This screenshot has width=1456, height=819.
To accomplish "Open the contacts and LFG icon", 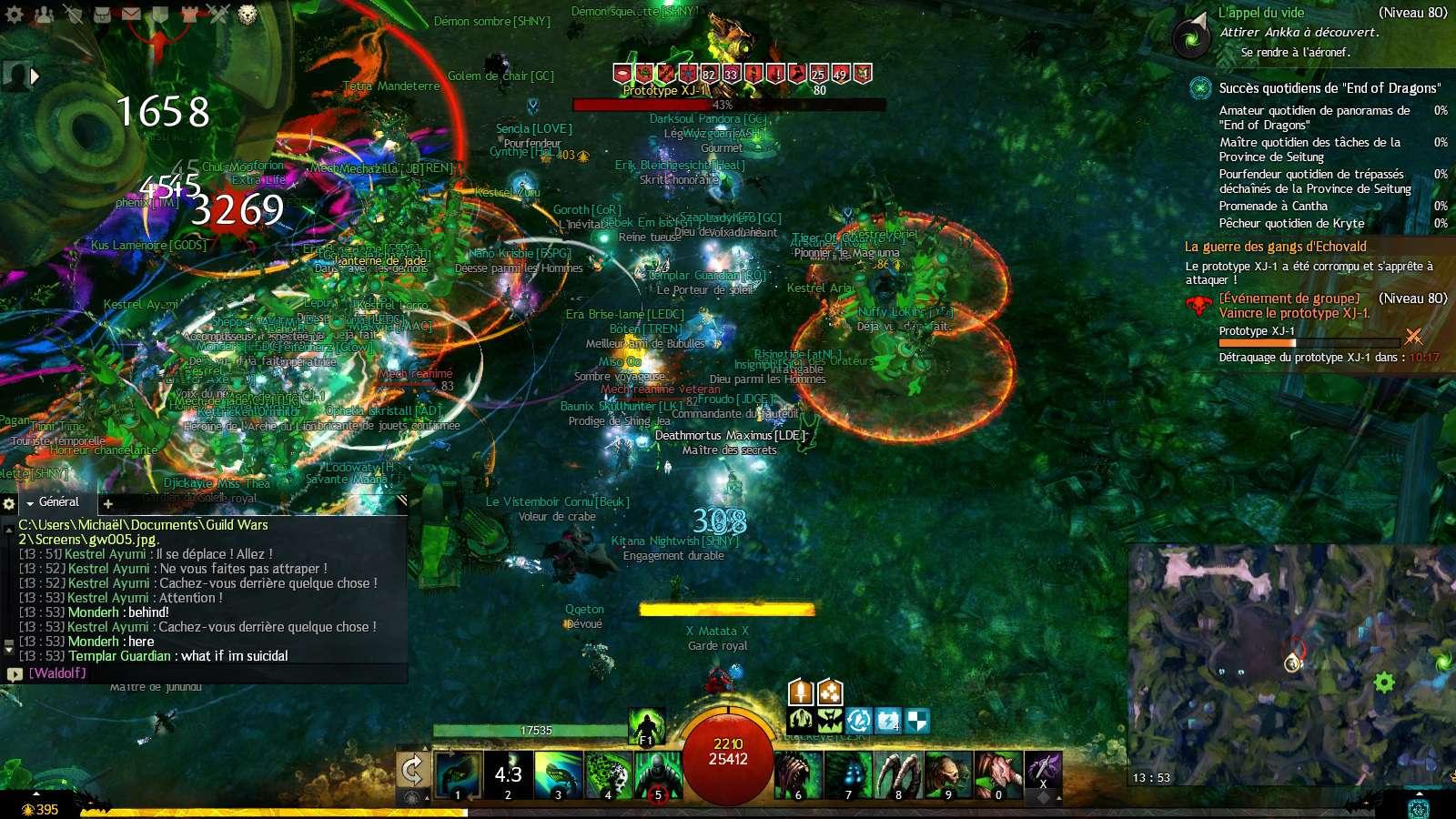I will click(44, 13).
